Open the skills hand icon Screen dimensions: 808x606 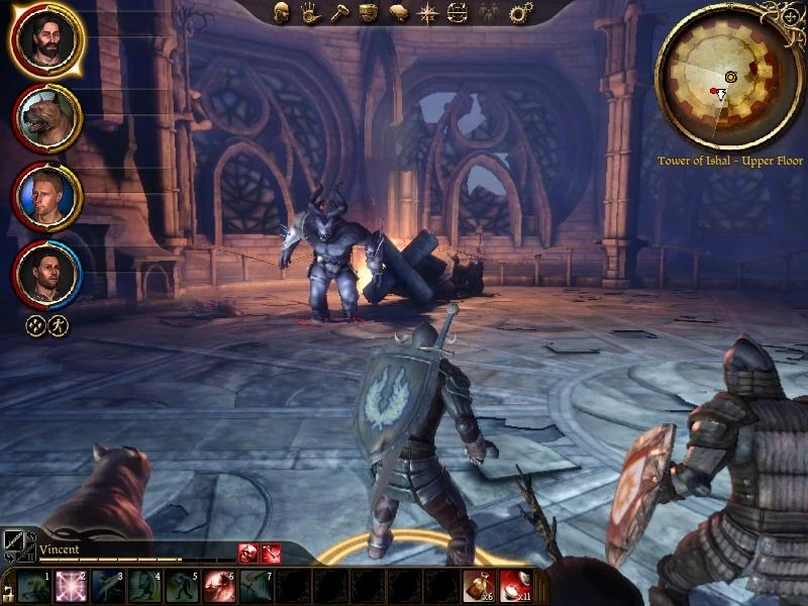(x=310, y=13)
